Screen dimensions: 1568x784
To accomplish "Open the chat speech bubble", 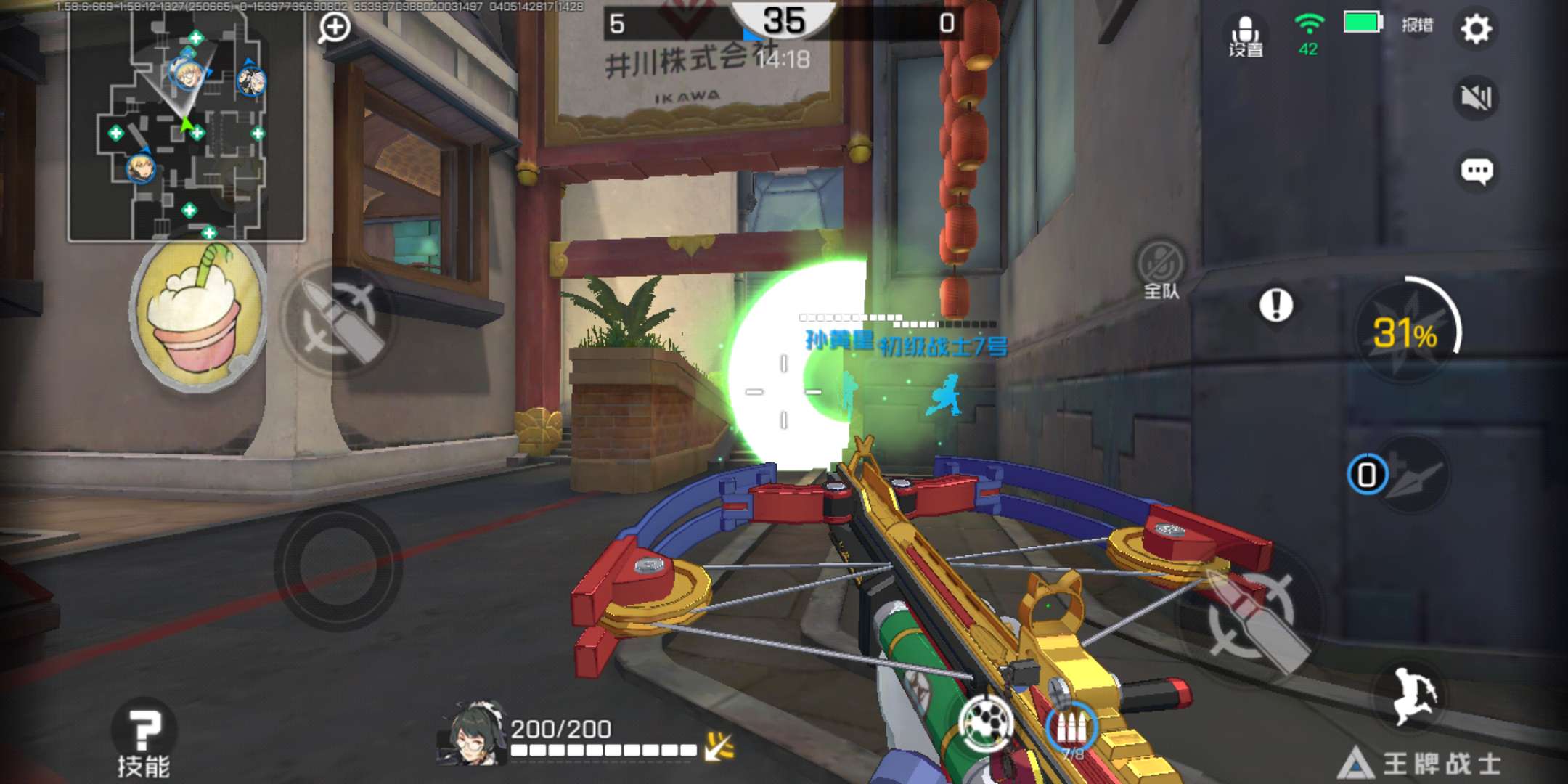I will 1476,171.
